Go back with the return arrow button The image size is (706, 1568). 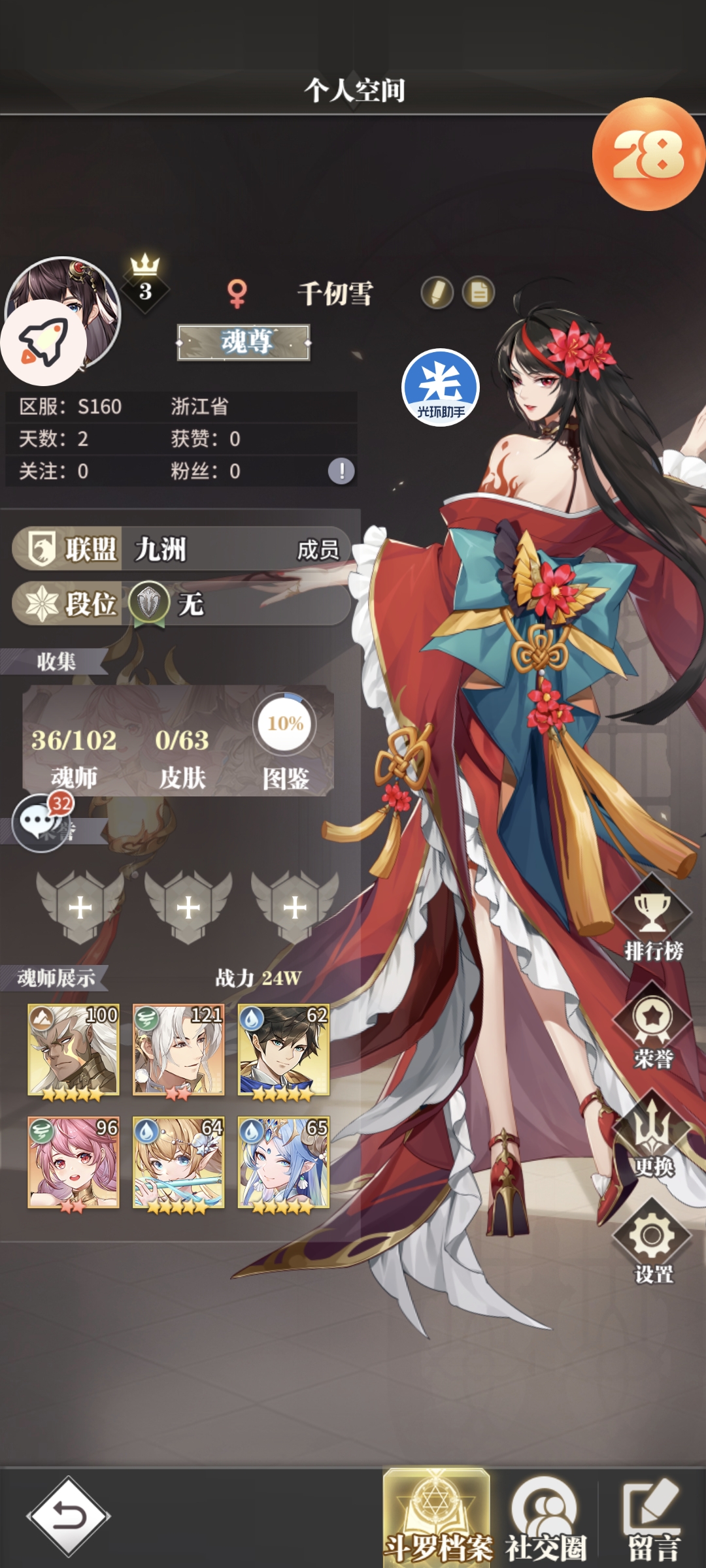point(68,1516)
